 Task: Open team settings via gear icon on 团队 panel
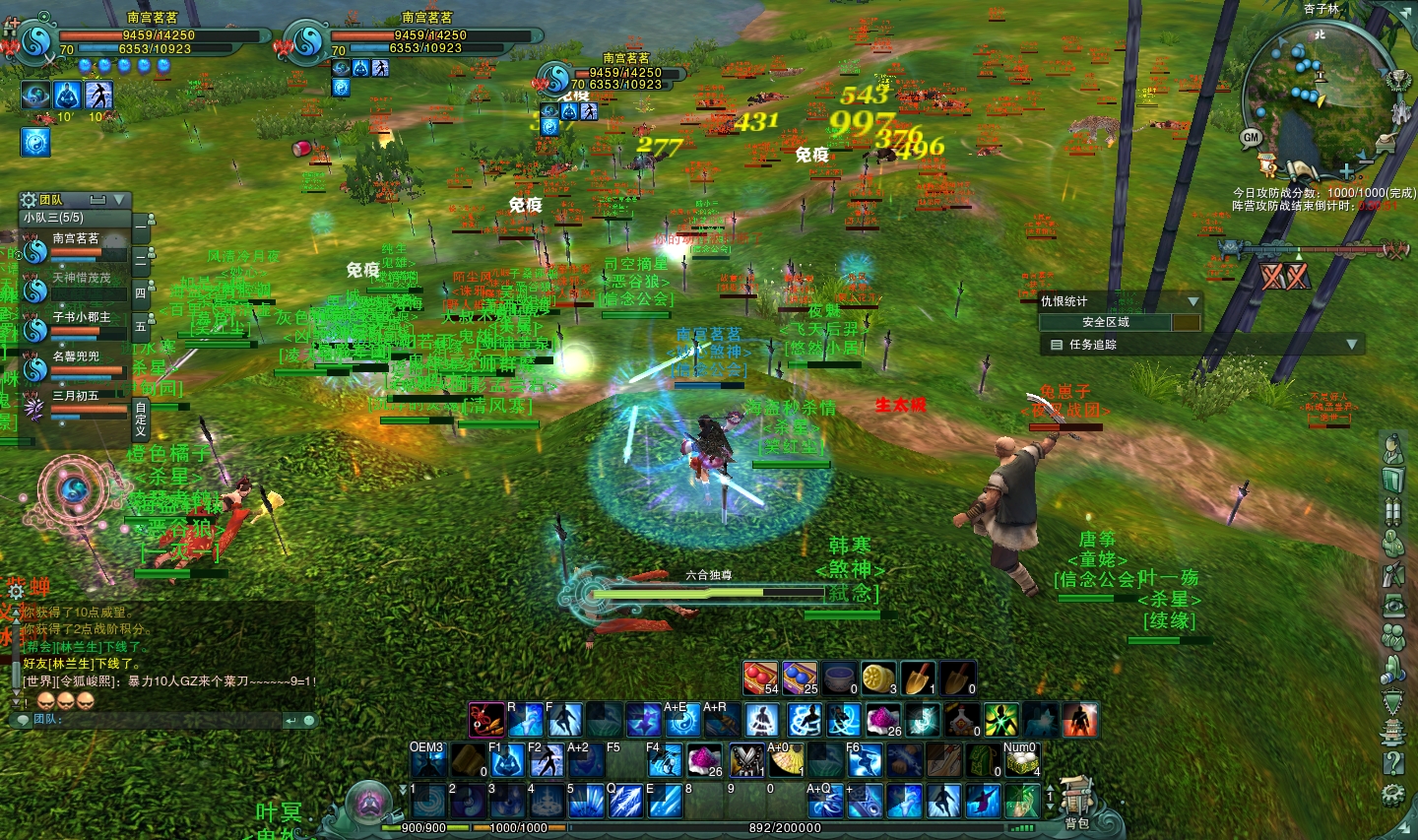(x=30, y=200)
